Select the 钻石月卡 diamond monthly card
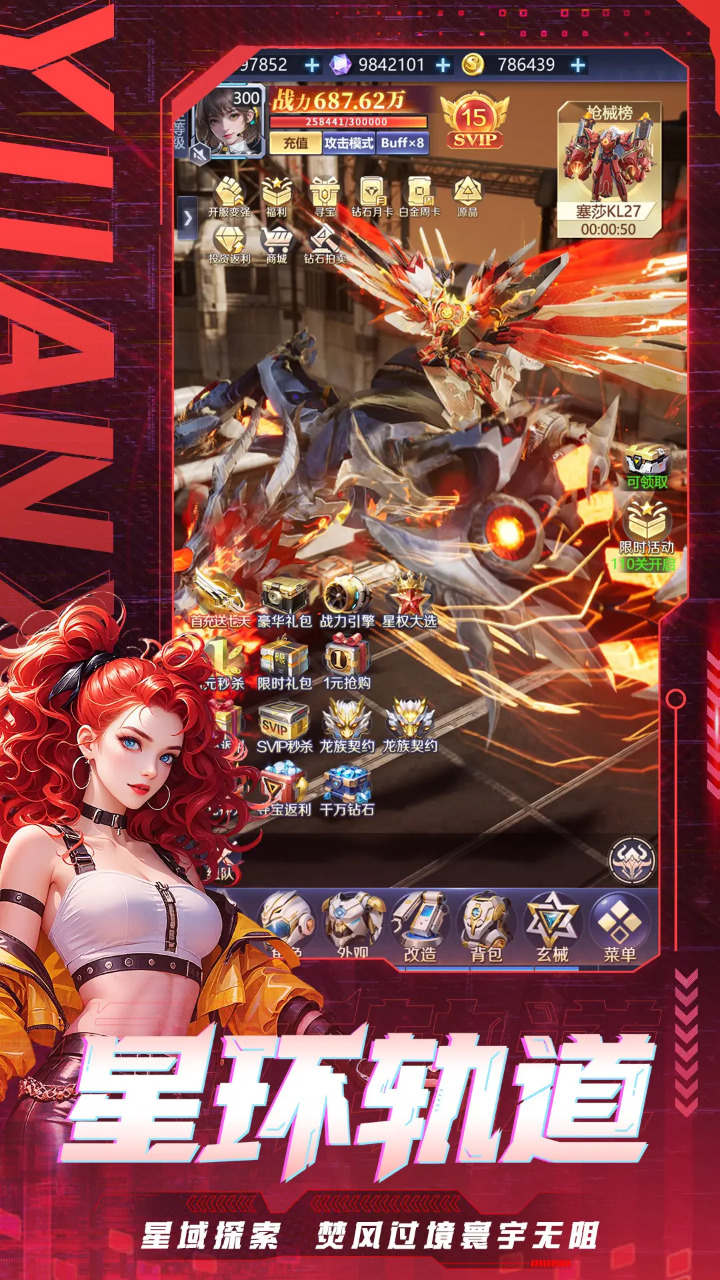The height and width of the screenshot is (1280, 720). [x=371, y=195]
